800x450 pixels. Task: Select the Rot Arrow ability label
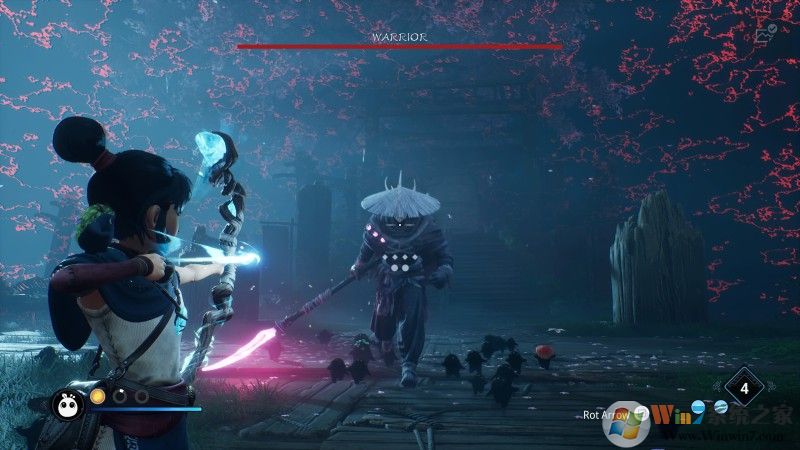(607, 414)
